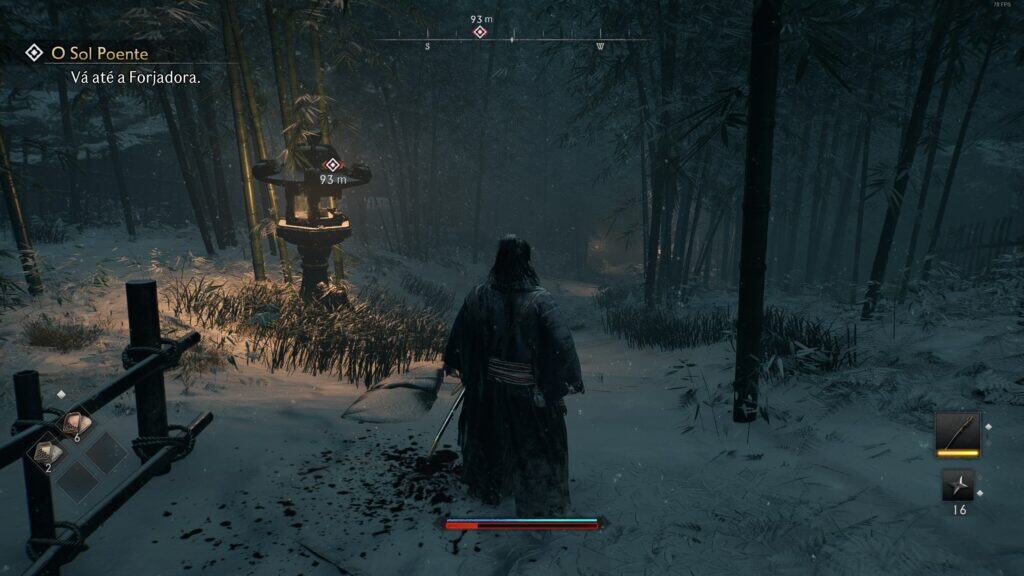Select the consumable slot with 2 charges

(x=49, y=453)
